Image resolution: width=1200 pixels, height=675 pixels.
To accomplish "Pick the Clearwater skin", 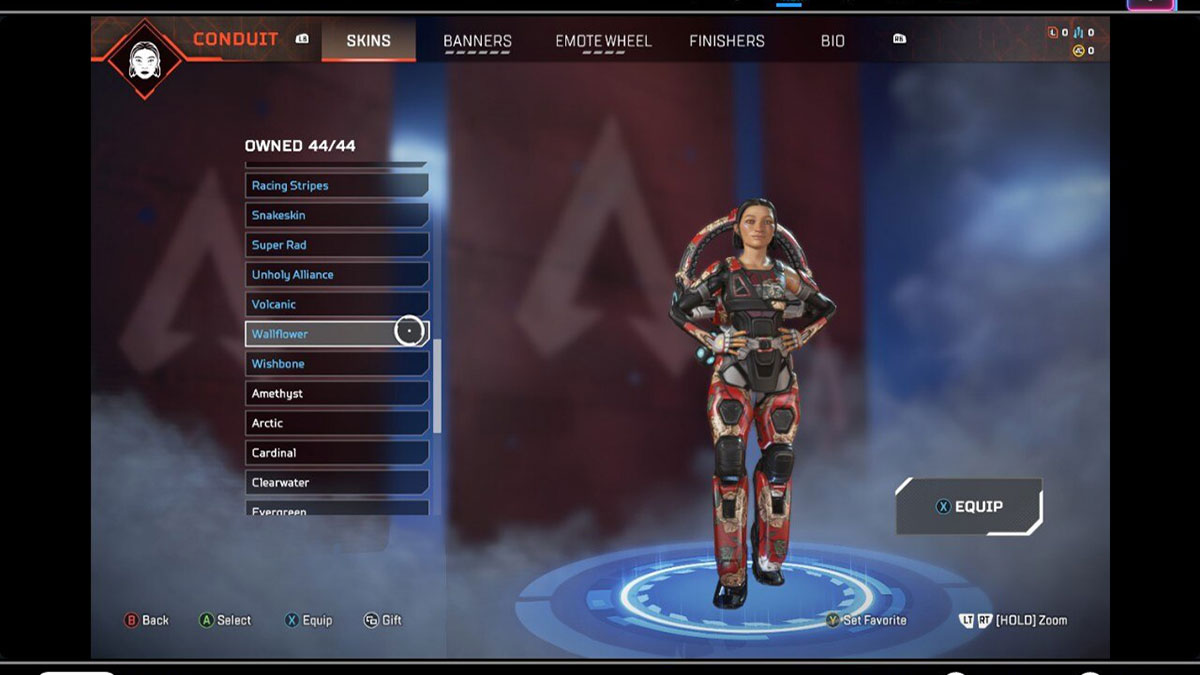I will [336, 482].
